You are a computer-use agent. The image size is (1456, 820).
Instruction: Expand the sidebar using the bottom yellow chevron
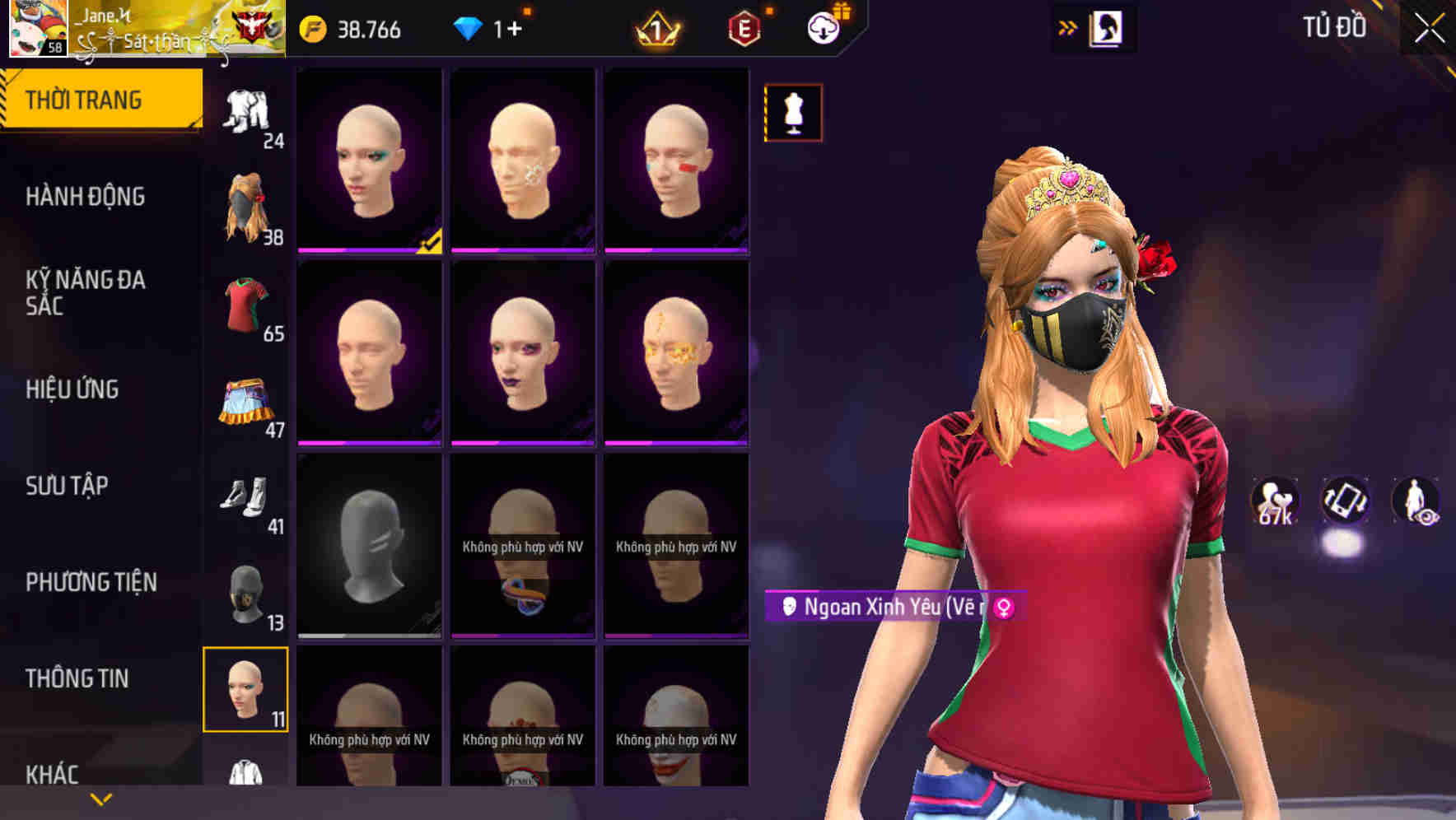100,799
